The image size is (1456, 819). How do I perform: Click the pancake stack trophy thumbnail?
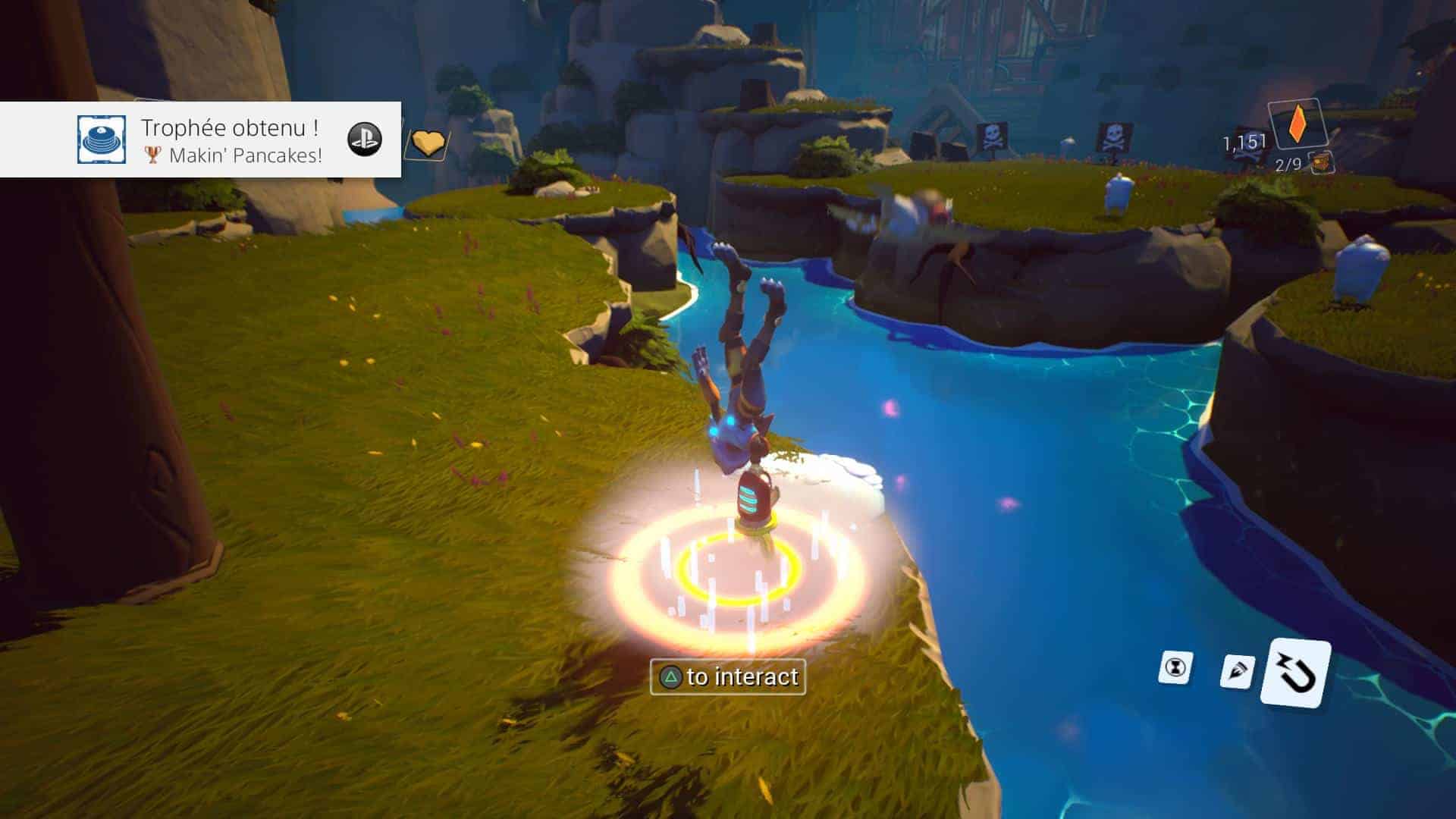tap(102, 140)
